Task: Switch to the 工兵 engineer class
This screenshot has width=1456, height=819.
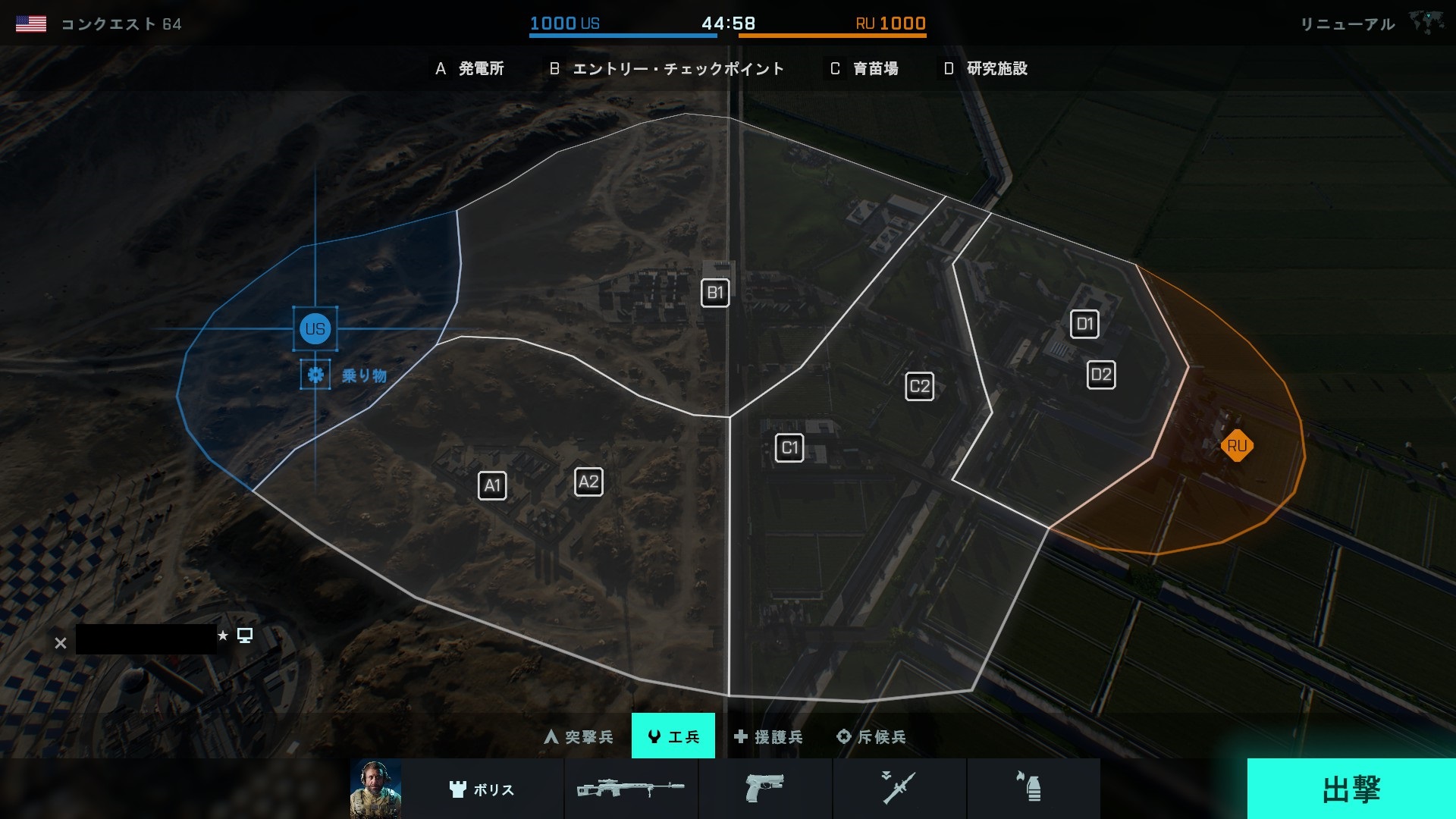Action: tap(673, 736)
